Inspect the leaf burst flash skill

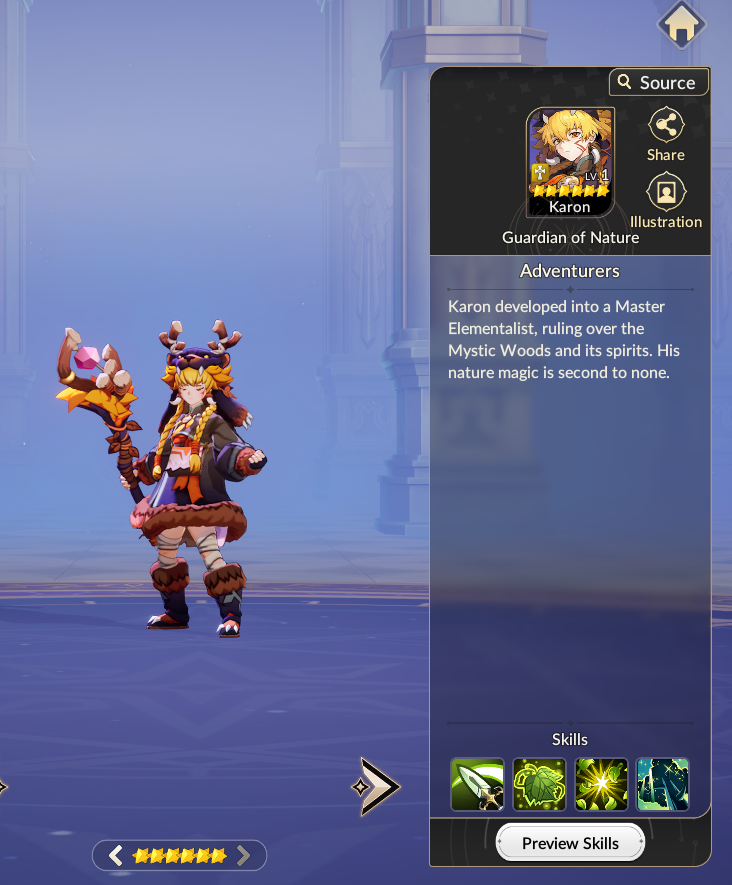click(x=601, y=784)
